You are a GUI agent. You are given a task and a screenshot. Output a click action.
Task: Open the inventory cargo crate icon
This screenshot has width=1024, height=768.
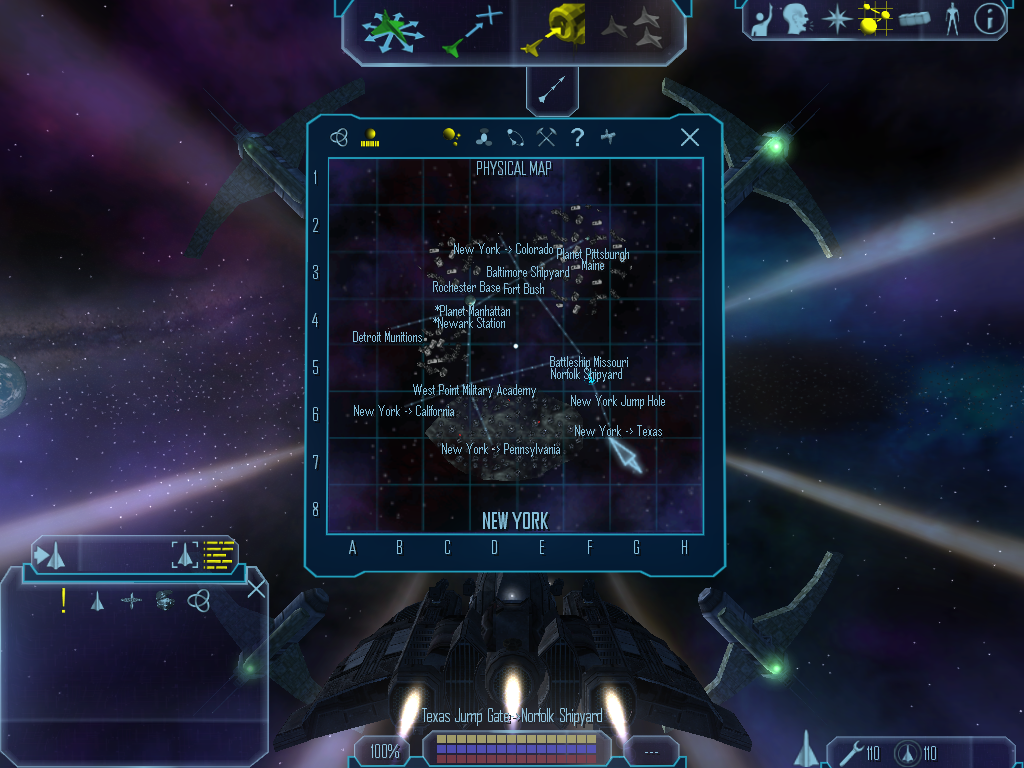914,18
